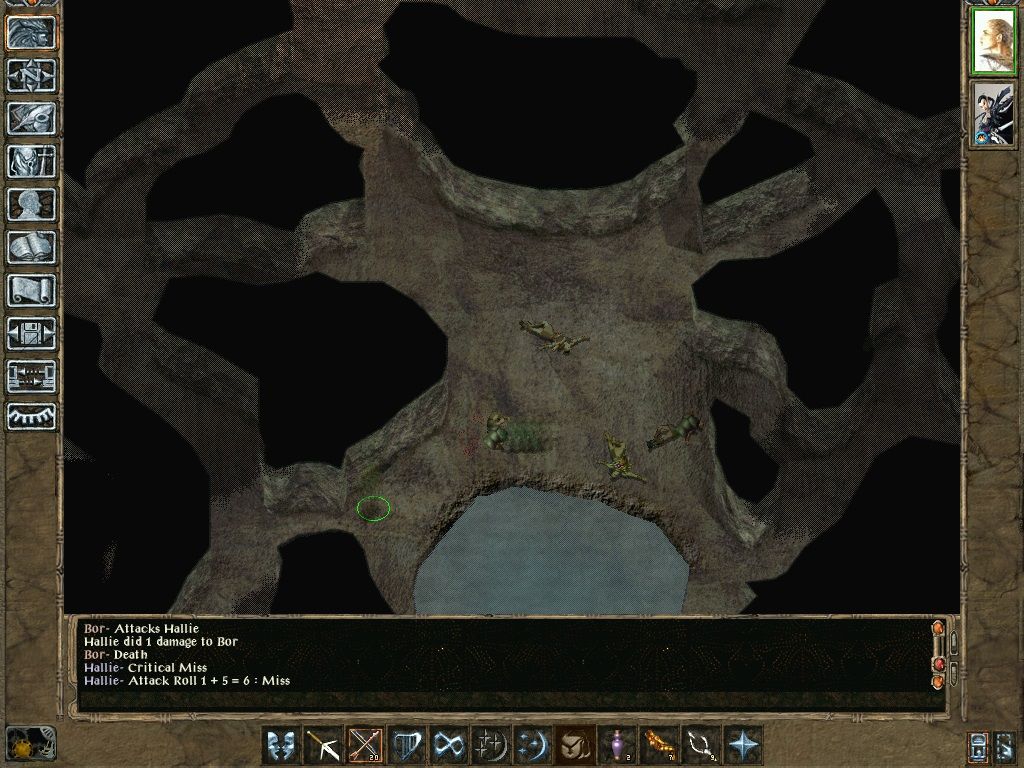Open the spellbook button
This screenshot has width=1024, height=768.
coord(31,247)
